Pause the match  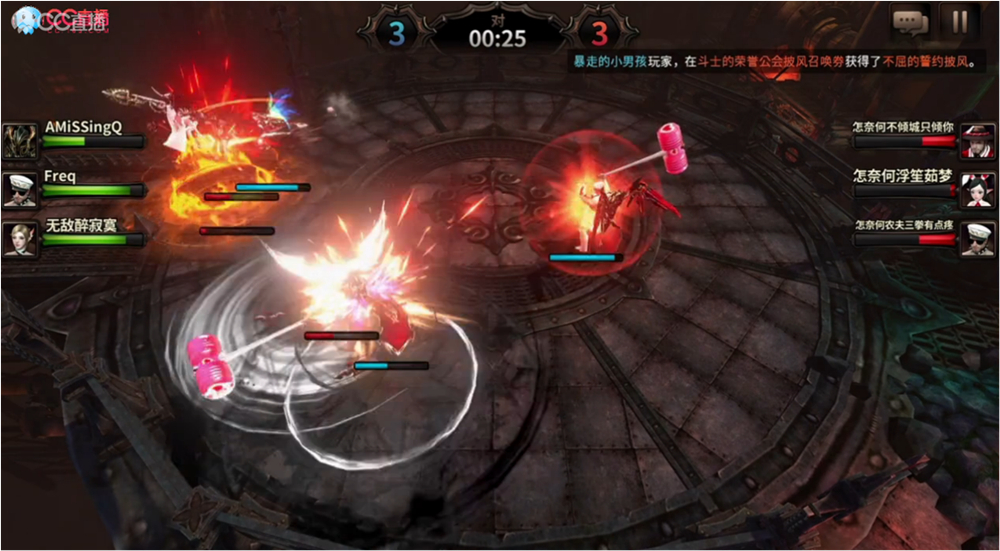click(x=959, y=21)
